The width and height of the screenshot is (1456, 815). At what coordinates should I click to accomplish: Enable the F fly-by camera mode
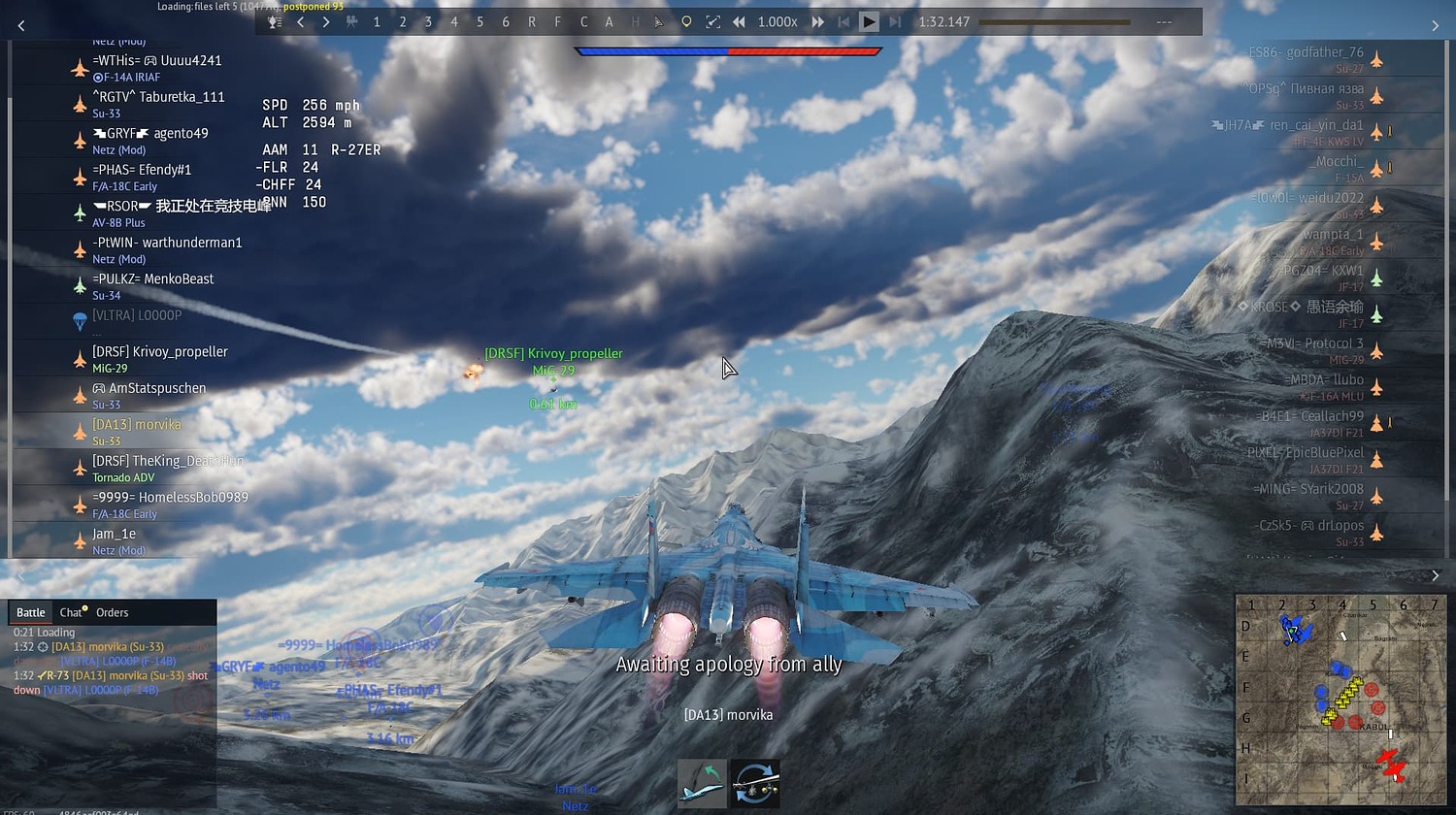(557, 20)
